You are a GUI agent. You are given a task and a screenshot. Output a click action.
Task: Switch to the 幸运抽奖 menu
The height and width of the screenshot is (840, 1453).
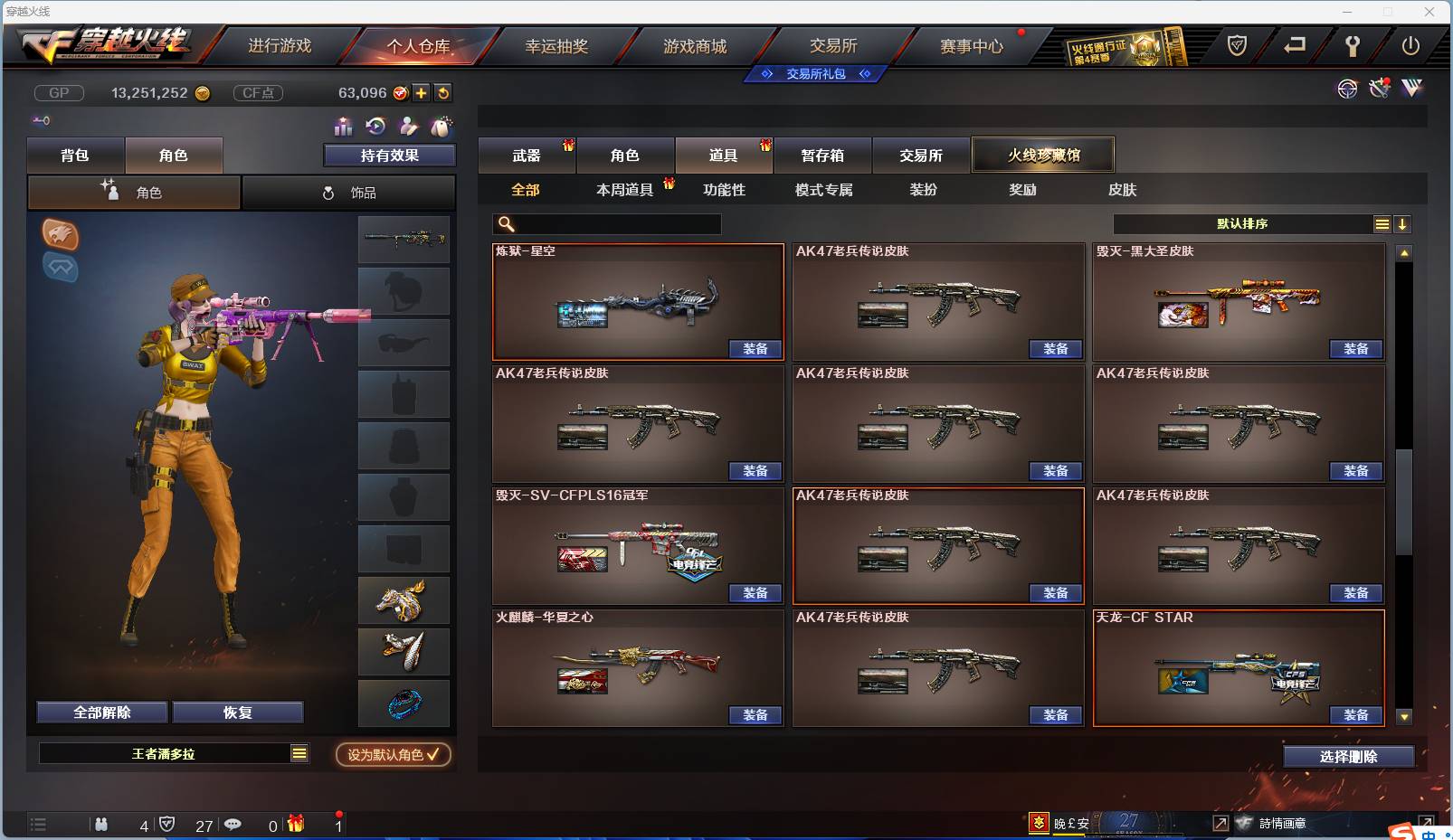[x=558, y=47]
